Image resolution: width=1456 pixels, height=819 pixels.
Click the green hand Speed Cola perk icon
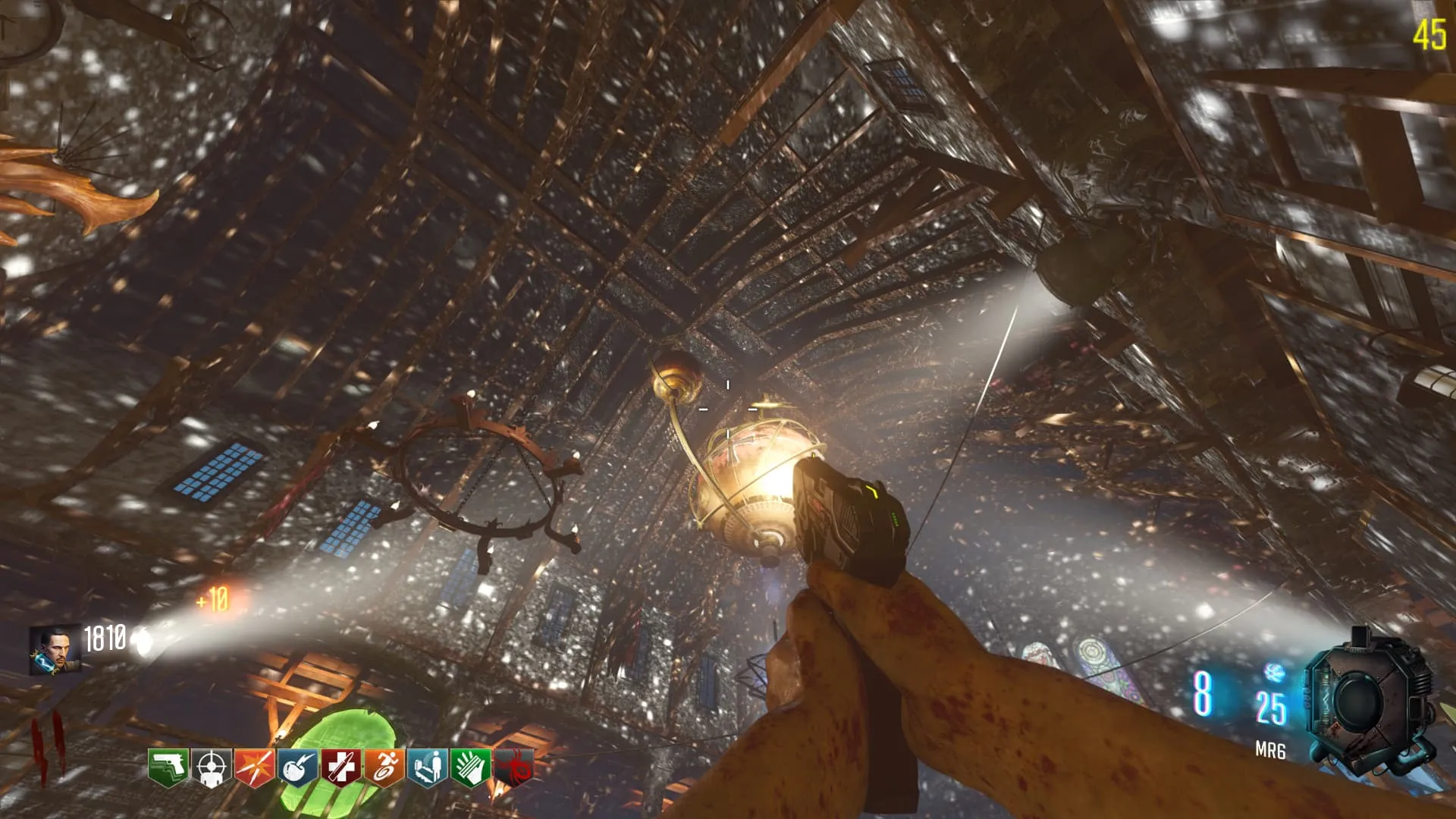coord(470,768)
